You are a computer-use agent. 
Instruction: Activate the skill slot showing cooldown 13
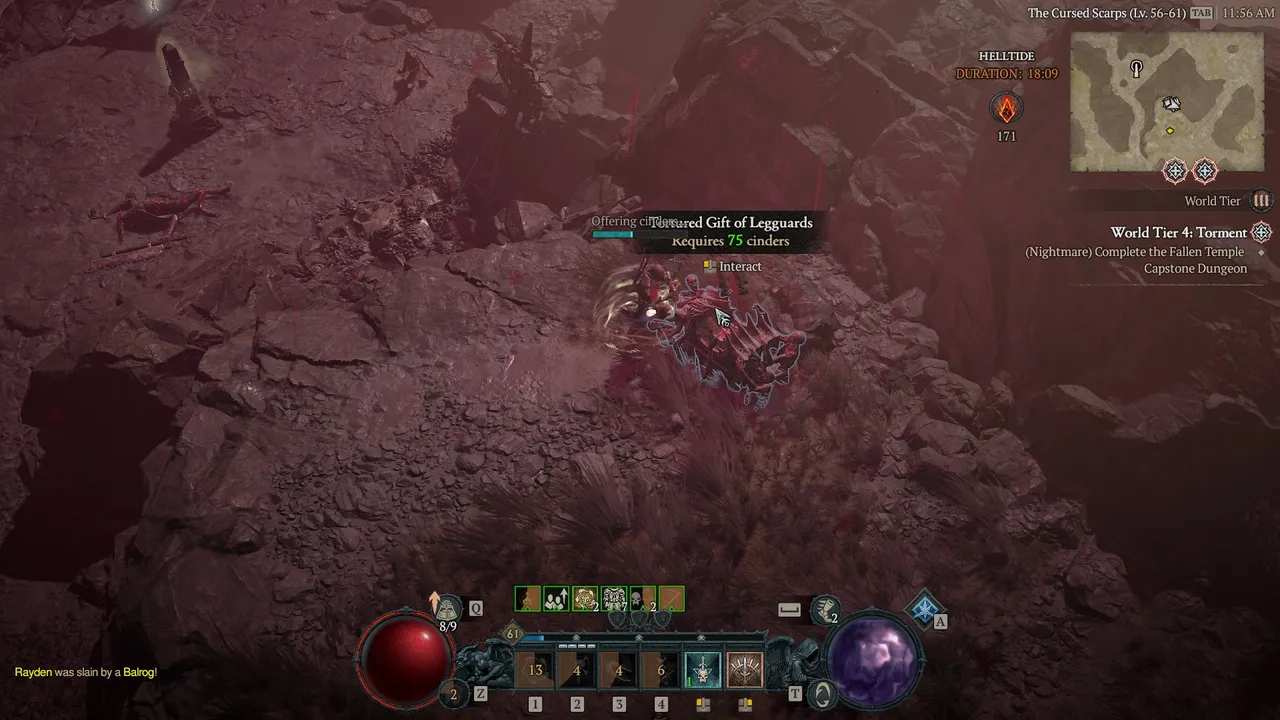535,670
